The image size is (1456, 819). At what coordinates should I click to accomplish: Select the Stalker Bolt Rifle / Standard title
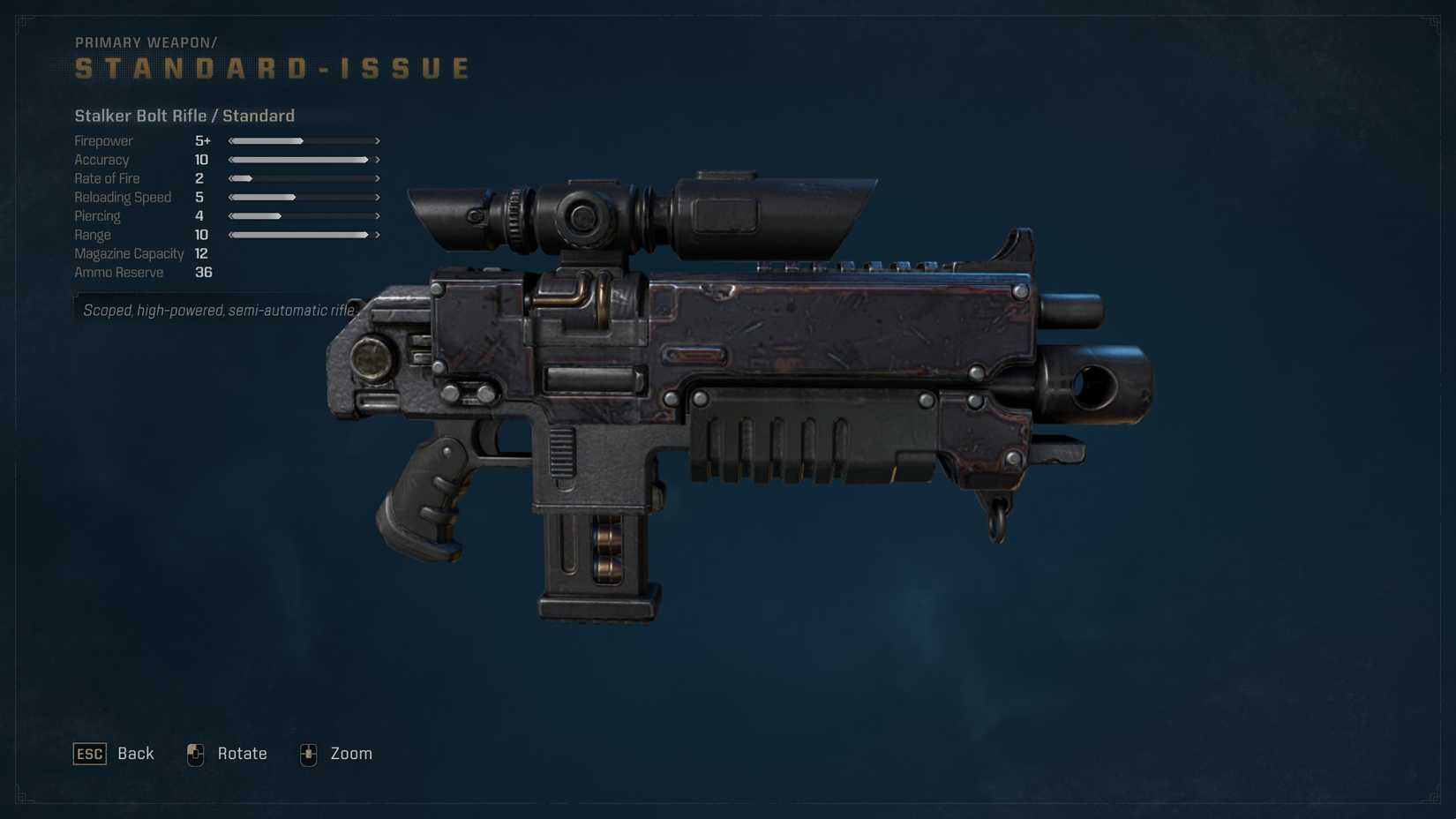click(x=184, y=116)
